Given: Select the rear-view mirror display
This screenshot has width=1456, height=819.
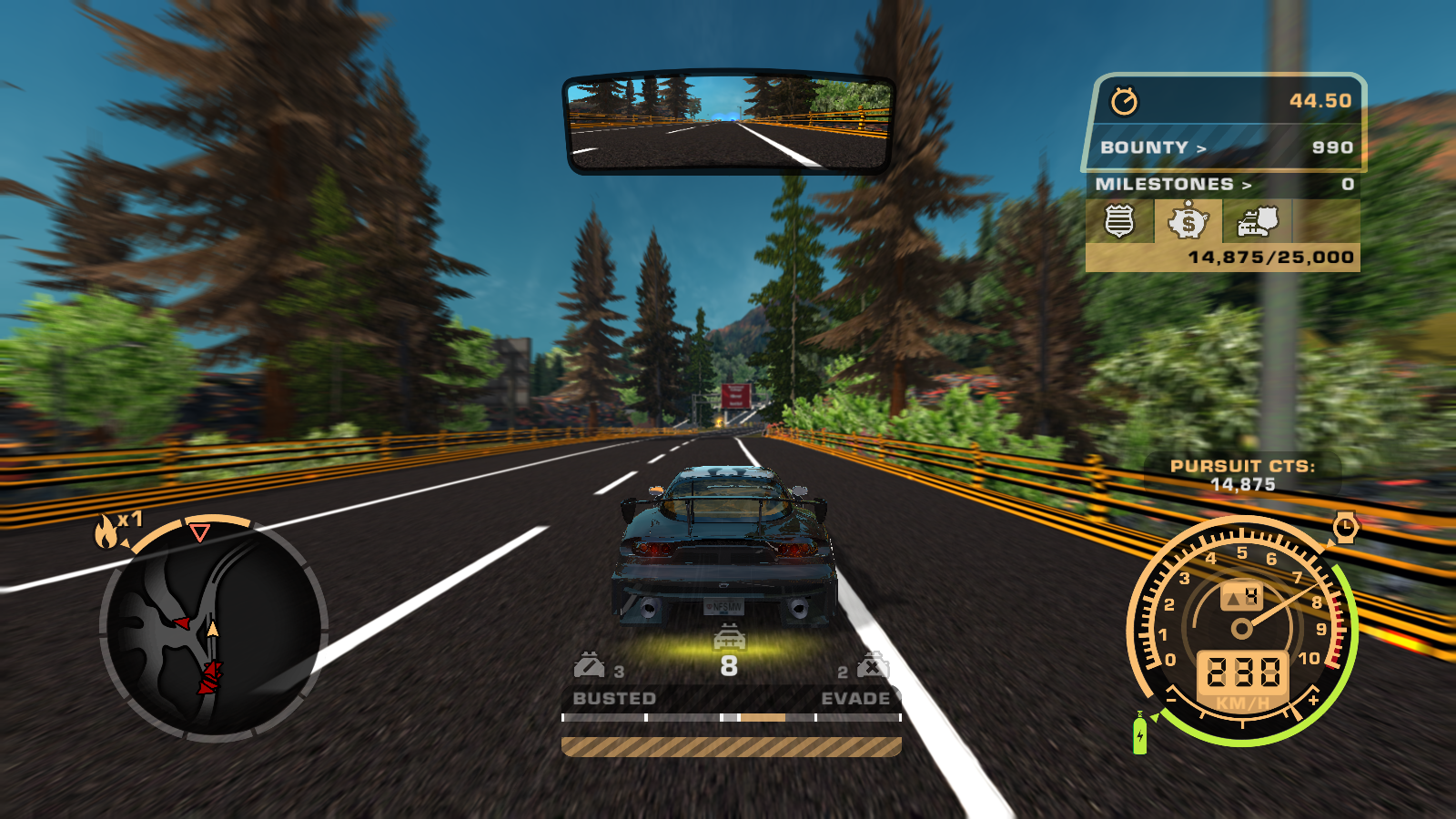Looking at the screenshot, I should (x=728, y=124).
